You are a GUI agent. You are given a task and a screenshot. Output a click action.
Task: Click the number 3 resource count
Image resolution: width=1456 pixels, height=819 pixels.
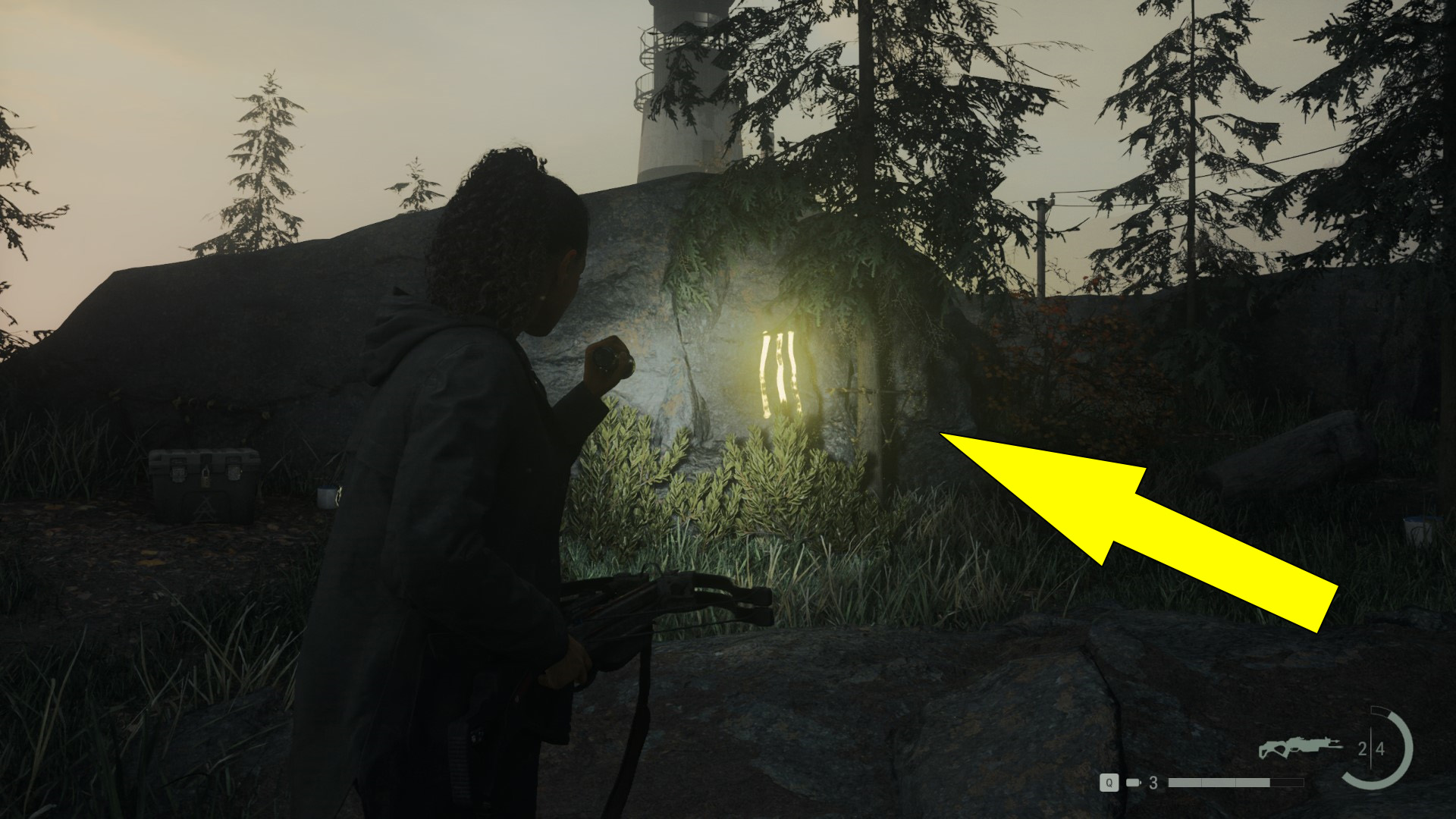click(1154, 782)
